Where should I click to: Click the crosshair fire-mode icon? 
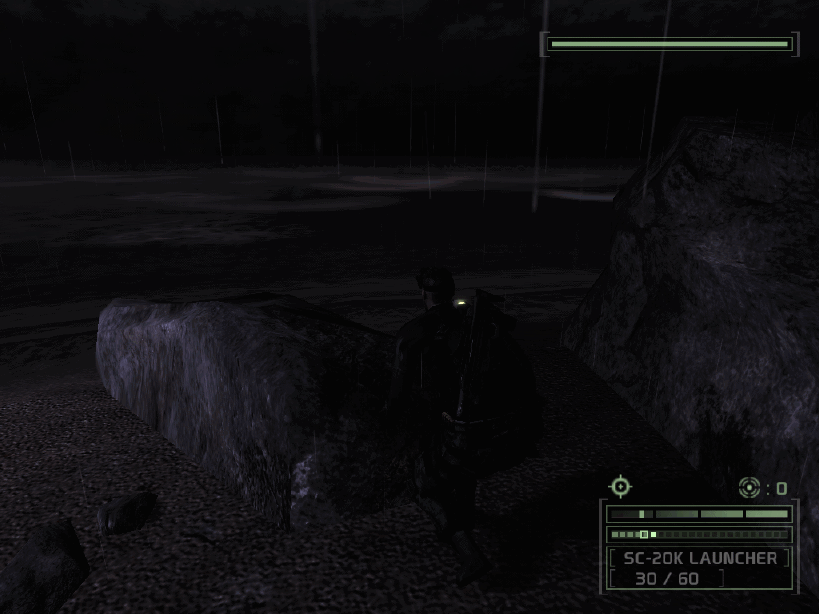click(620, 487)
